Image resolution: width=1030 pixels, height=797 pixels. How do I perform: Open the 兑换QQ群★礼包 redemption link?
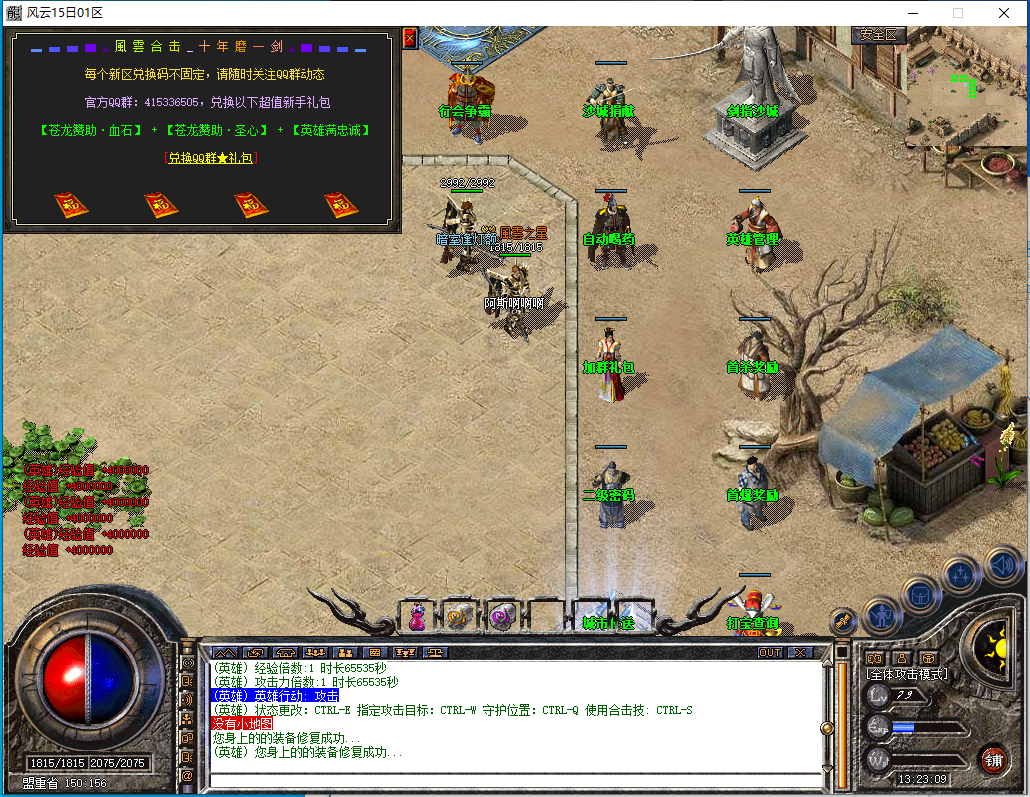coord(208,158)
